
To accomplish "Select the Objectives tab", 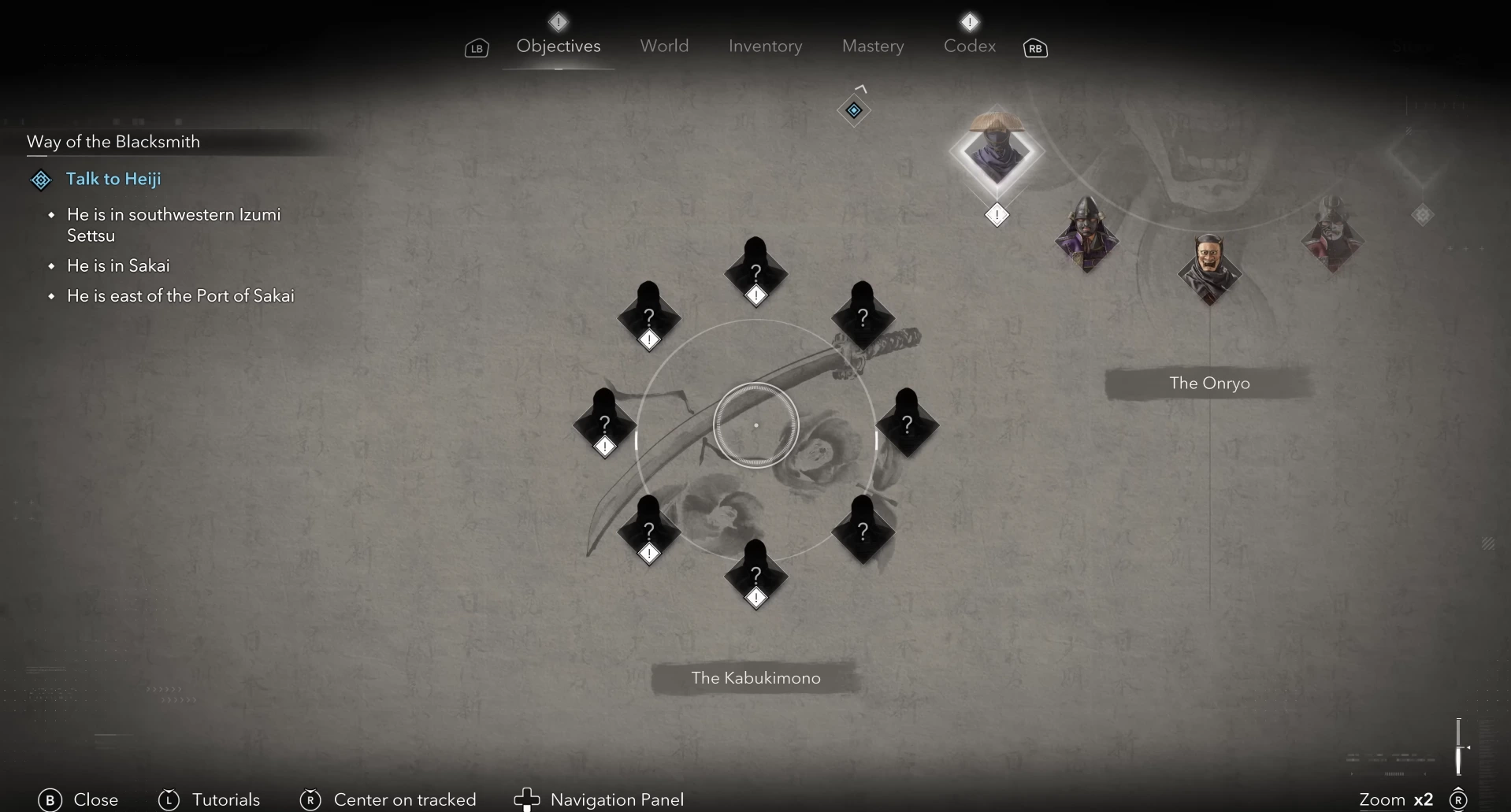I will [559, 46].
